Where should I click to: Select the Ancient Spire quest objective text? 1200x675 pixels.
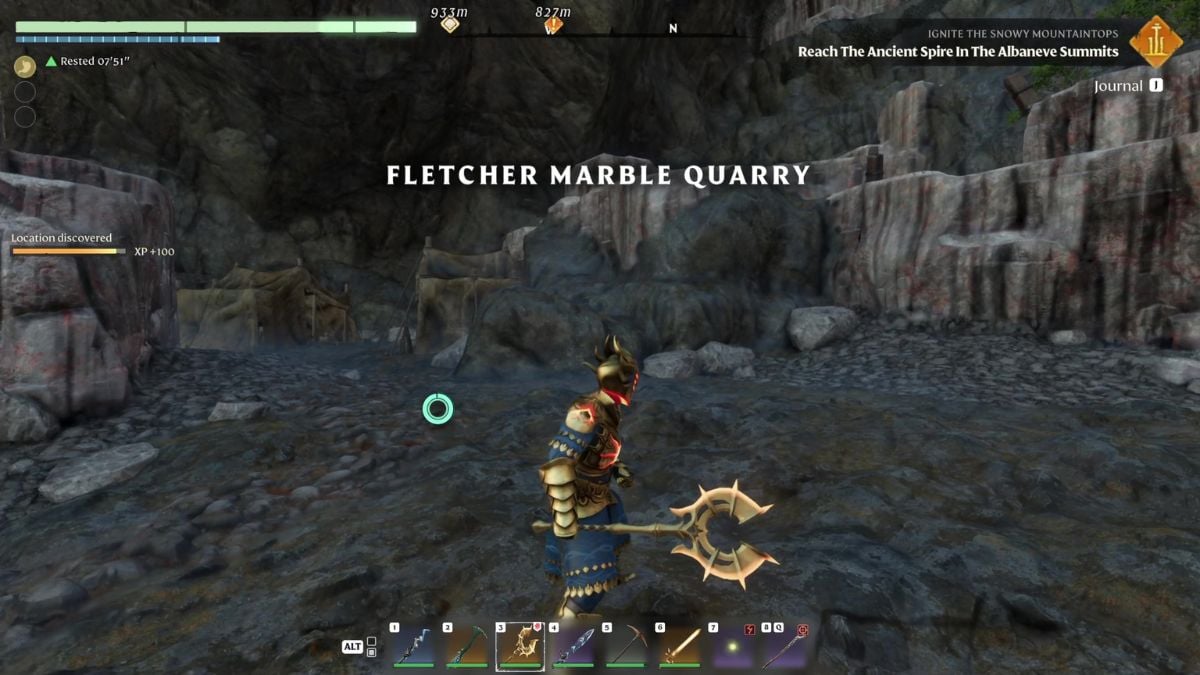[958, 52]
